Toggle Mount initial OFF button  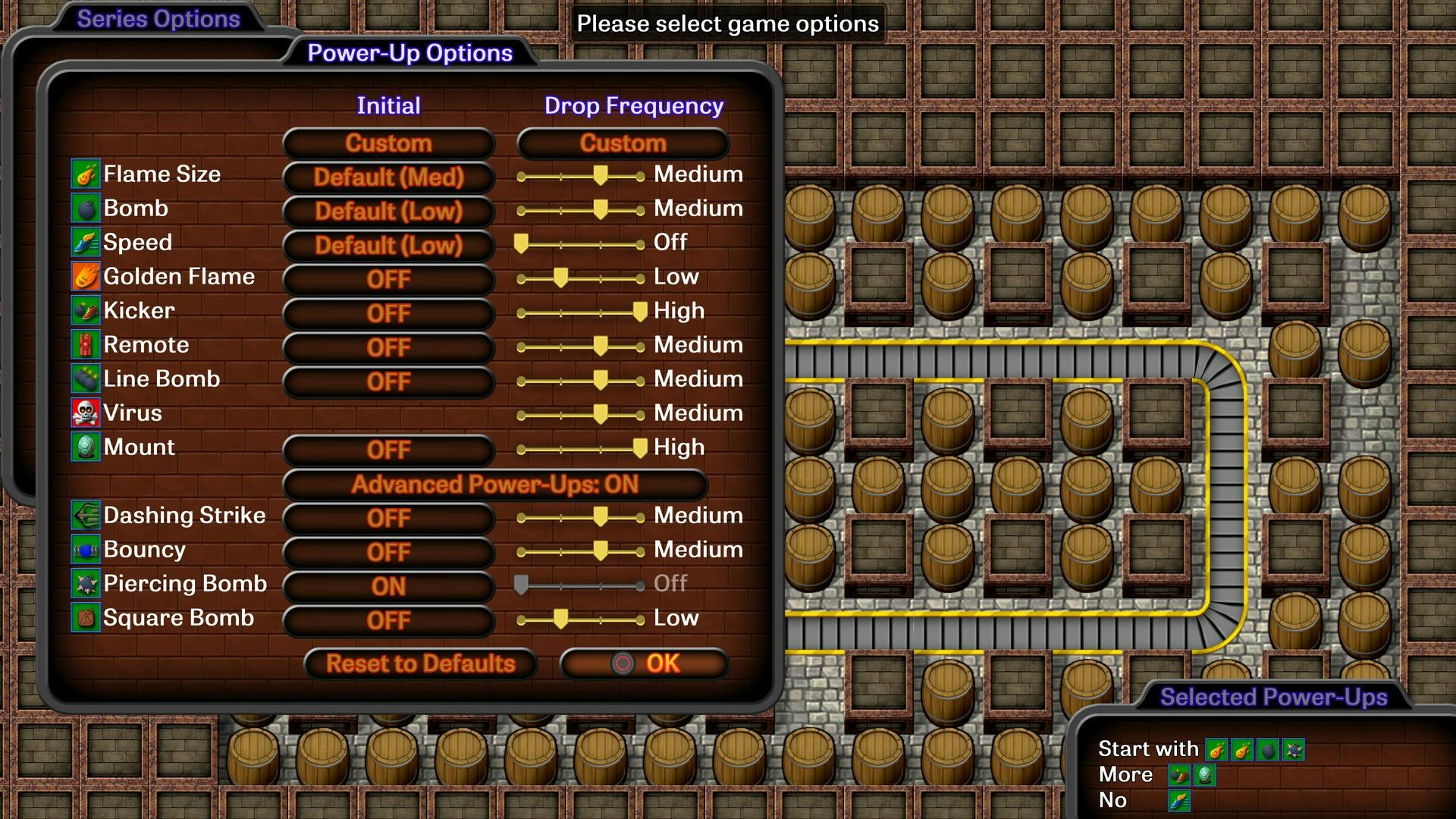pos(388,450)
